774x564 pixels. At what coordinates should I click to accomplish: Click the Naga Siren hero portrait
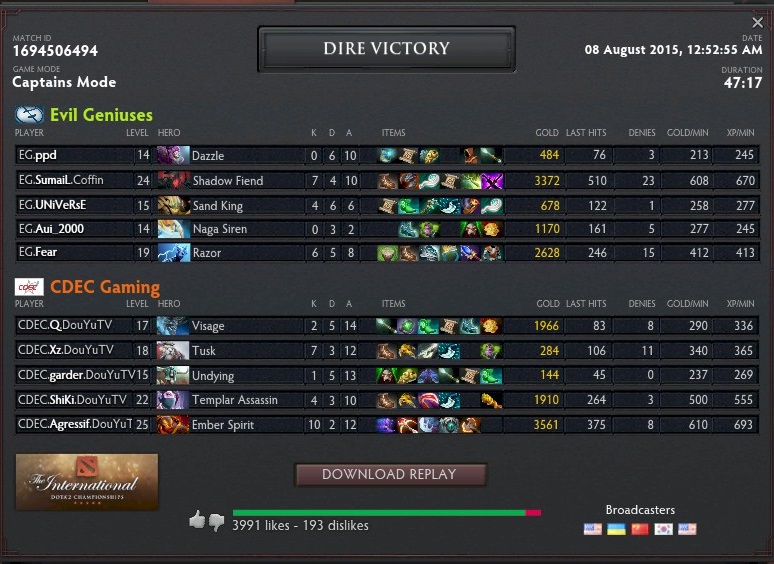click(173, 229)
